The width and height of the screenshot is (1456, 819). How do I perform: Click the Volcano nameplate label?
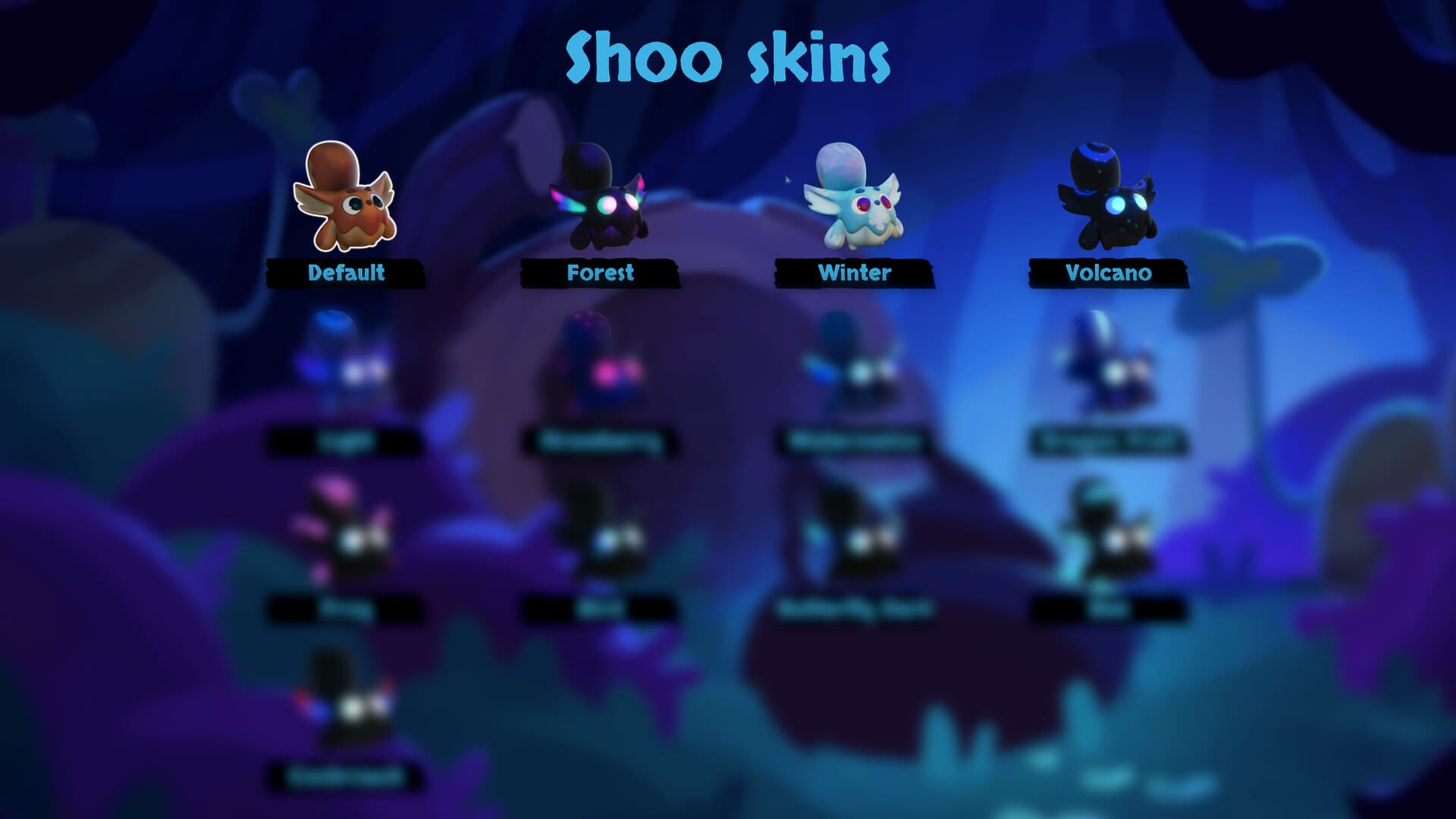coord(1109,274)
